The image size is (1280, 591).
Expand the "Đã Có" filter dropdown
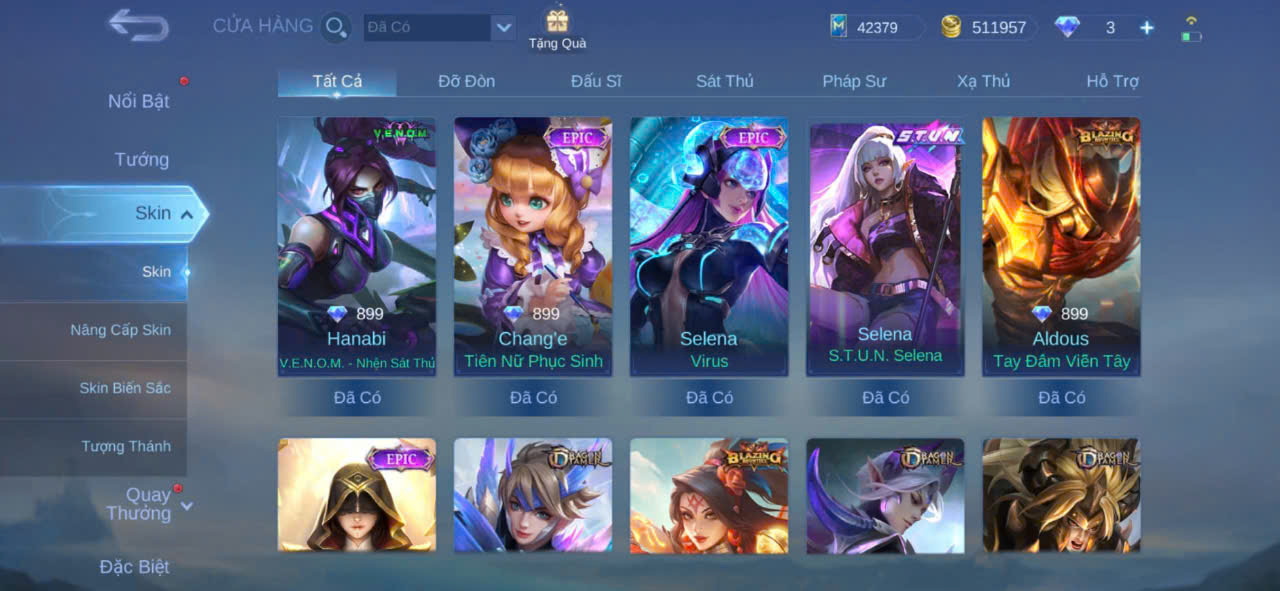pos(503,27)
